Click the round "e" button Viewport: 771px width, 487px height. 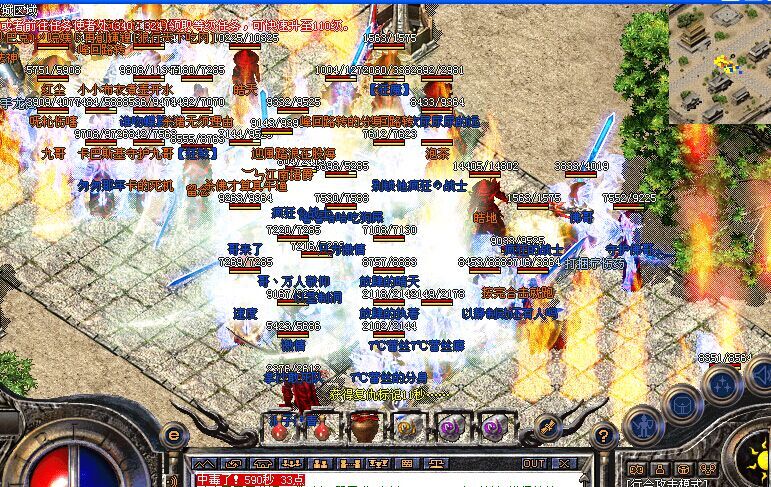(174, 435)
